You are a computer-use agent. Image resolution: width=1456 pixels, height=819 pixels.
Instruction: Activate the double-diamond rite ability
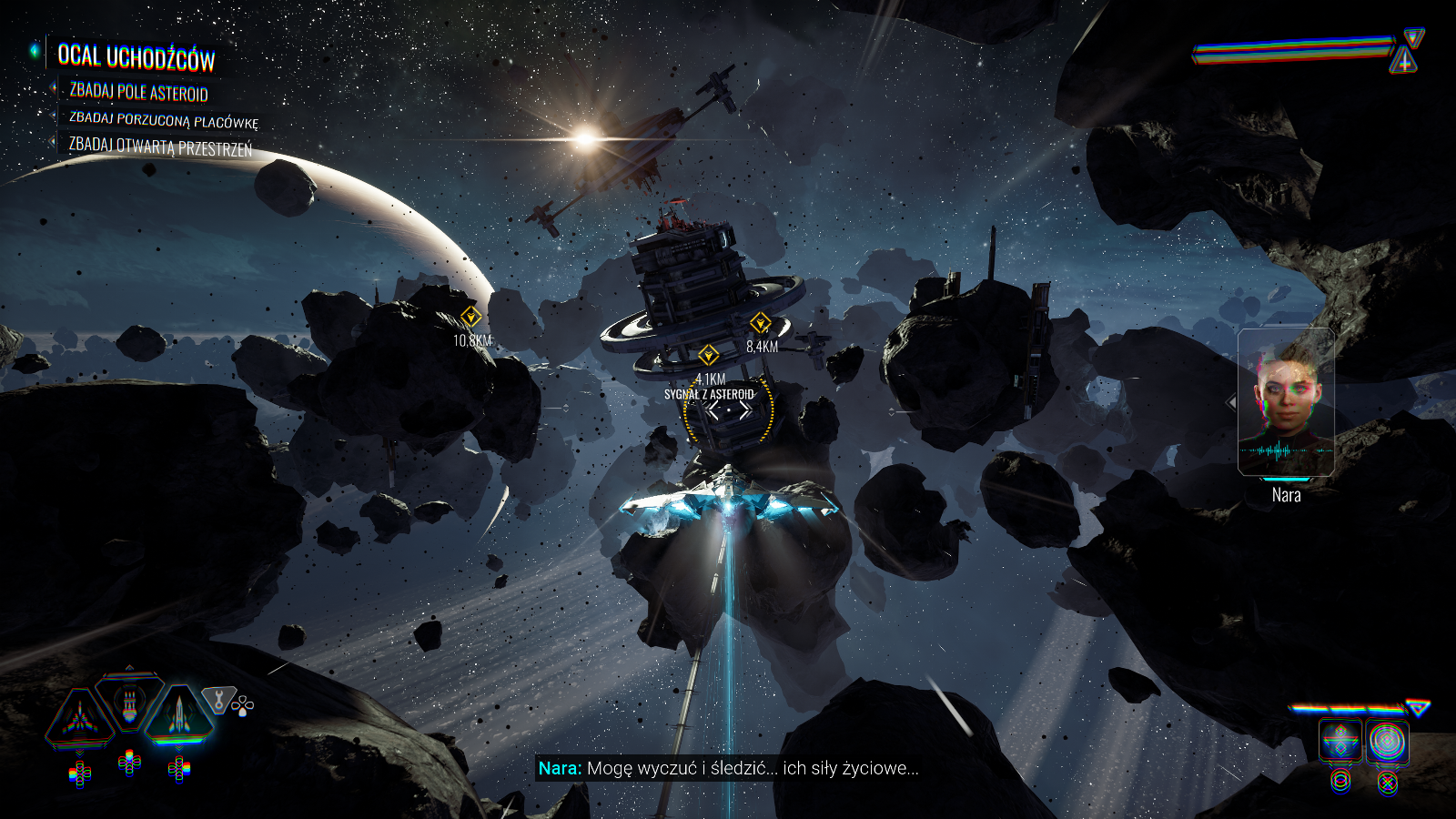pyautogui.click(x=1340, y=742)
